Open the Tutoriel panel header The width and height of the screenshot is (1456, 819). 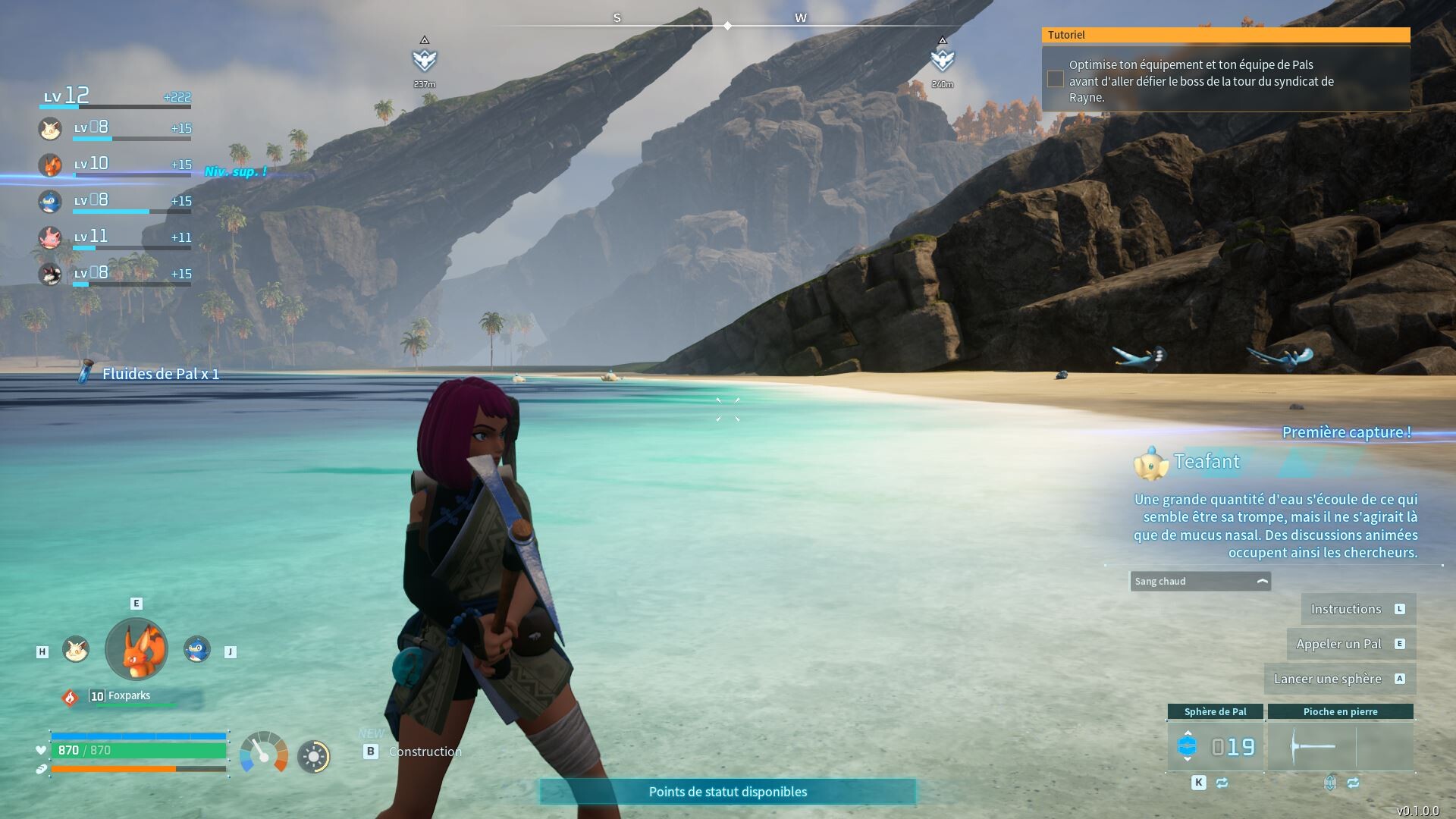click(x=1225, y=35)
